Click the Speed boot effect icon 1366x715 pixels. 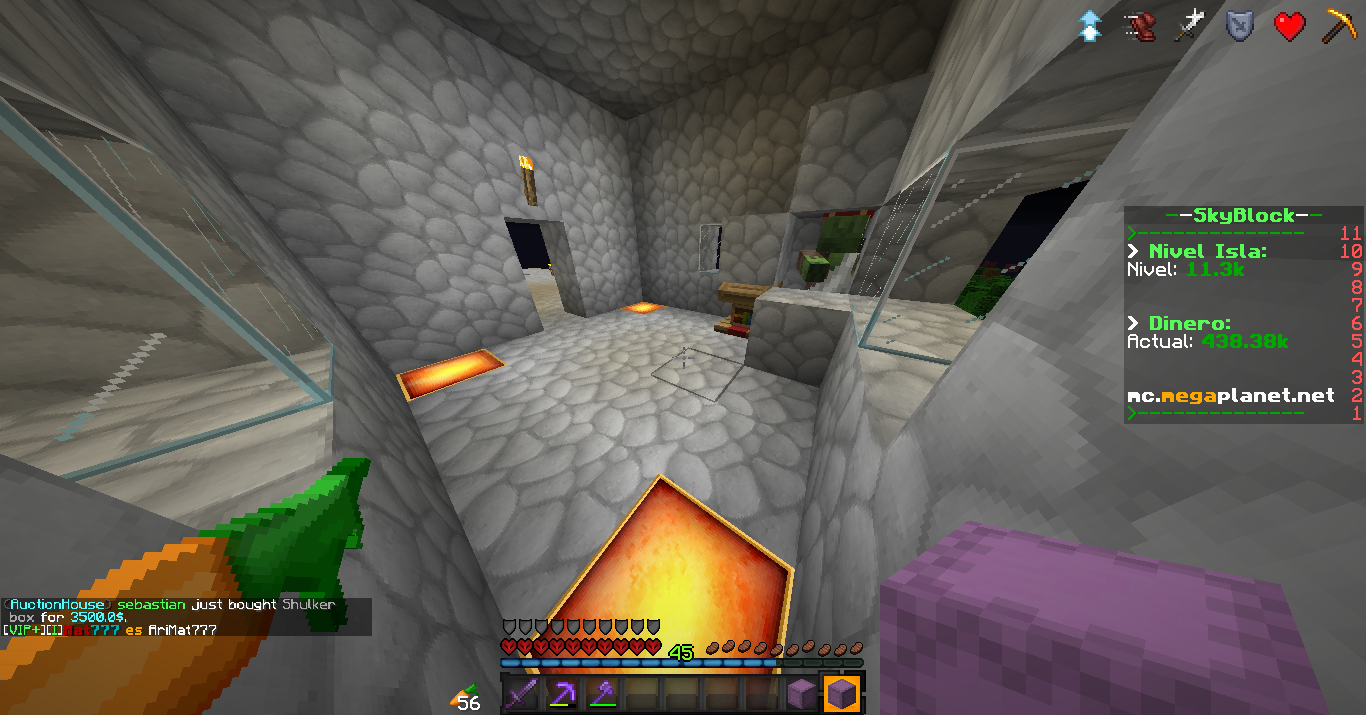(x=1140, y=26)
